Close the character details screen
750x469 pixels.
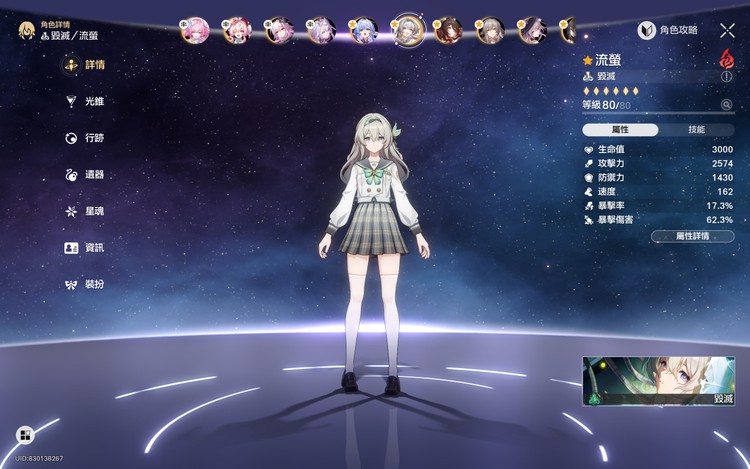(727, 31)
